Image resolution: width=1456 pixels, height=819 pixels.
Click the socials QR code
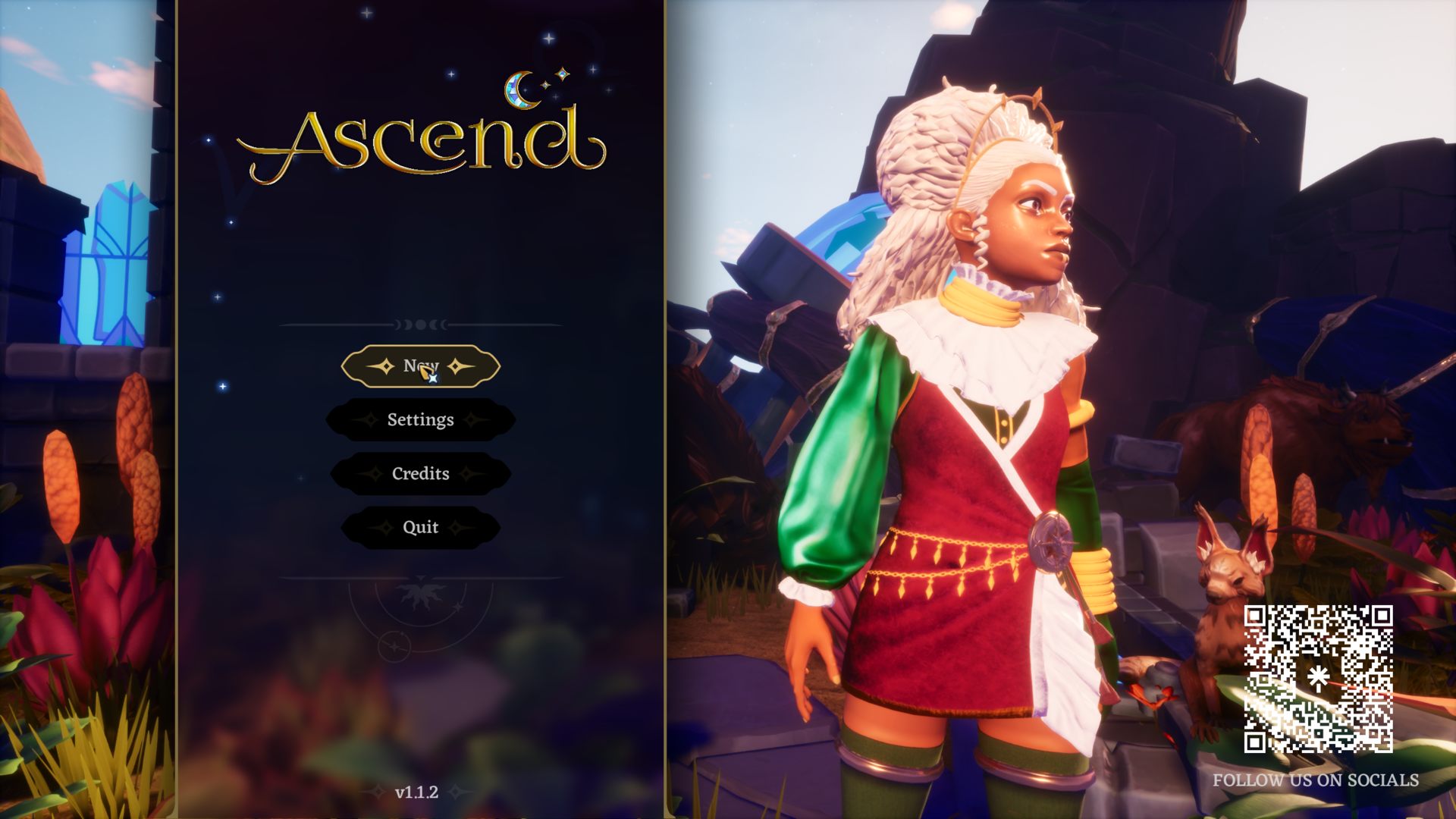tap(1318, 679)
